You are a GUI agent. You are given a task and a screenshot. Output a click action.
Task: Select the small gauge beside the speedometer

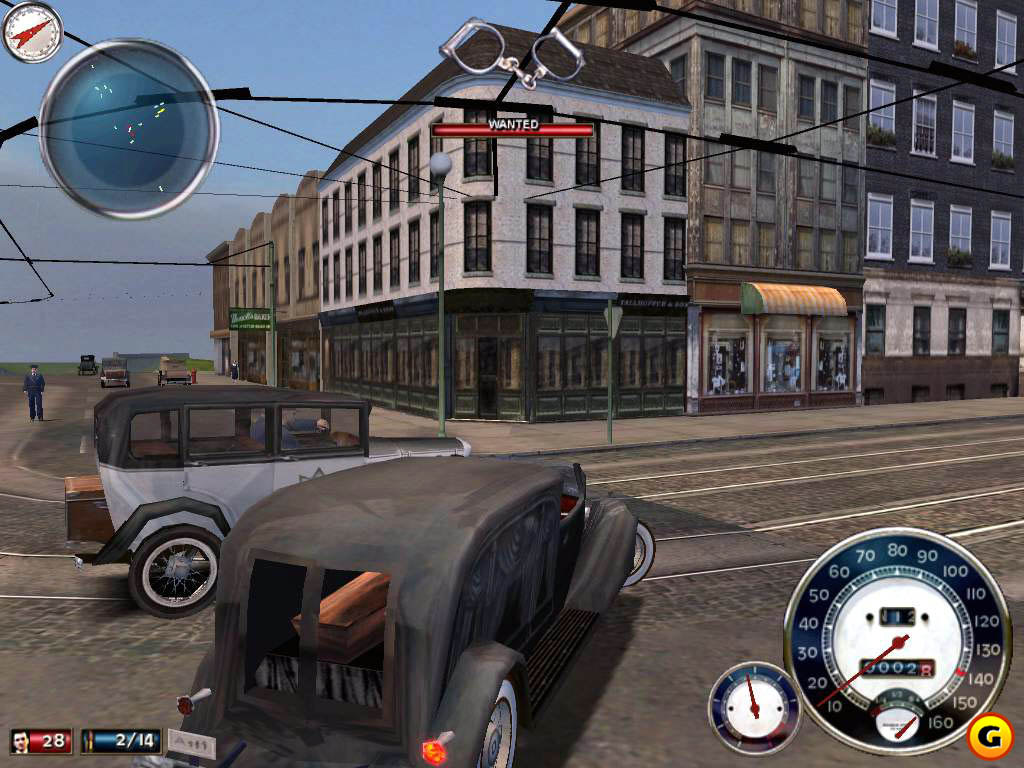point(754,707)
